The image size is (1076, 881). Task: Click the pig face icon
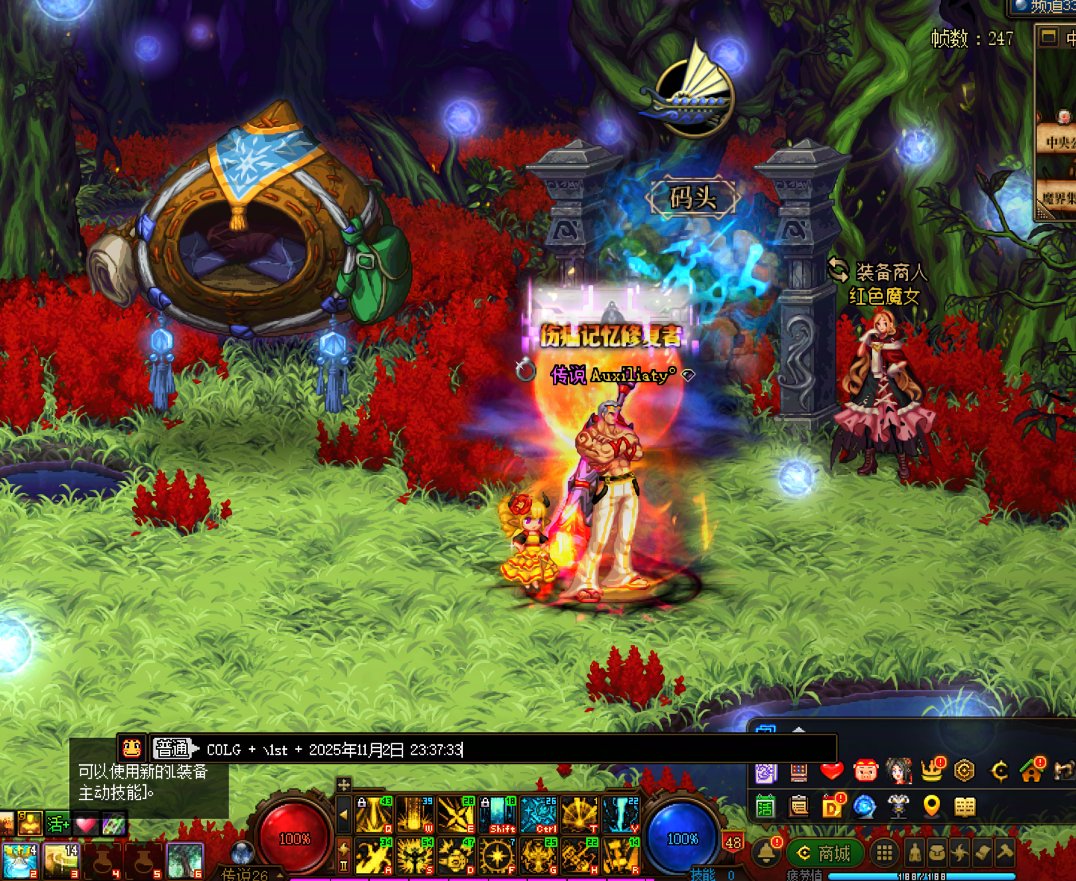point(865,771)
